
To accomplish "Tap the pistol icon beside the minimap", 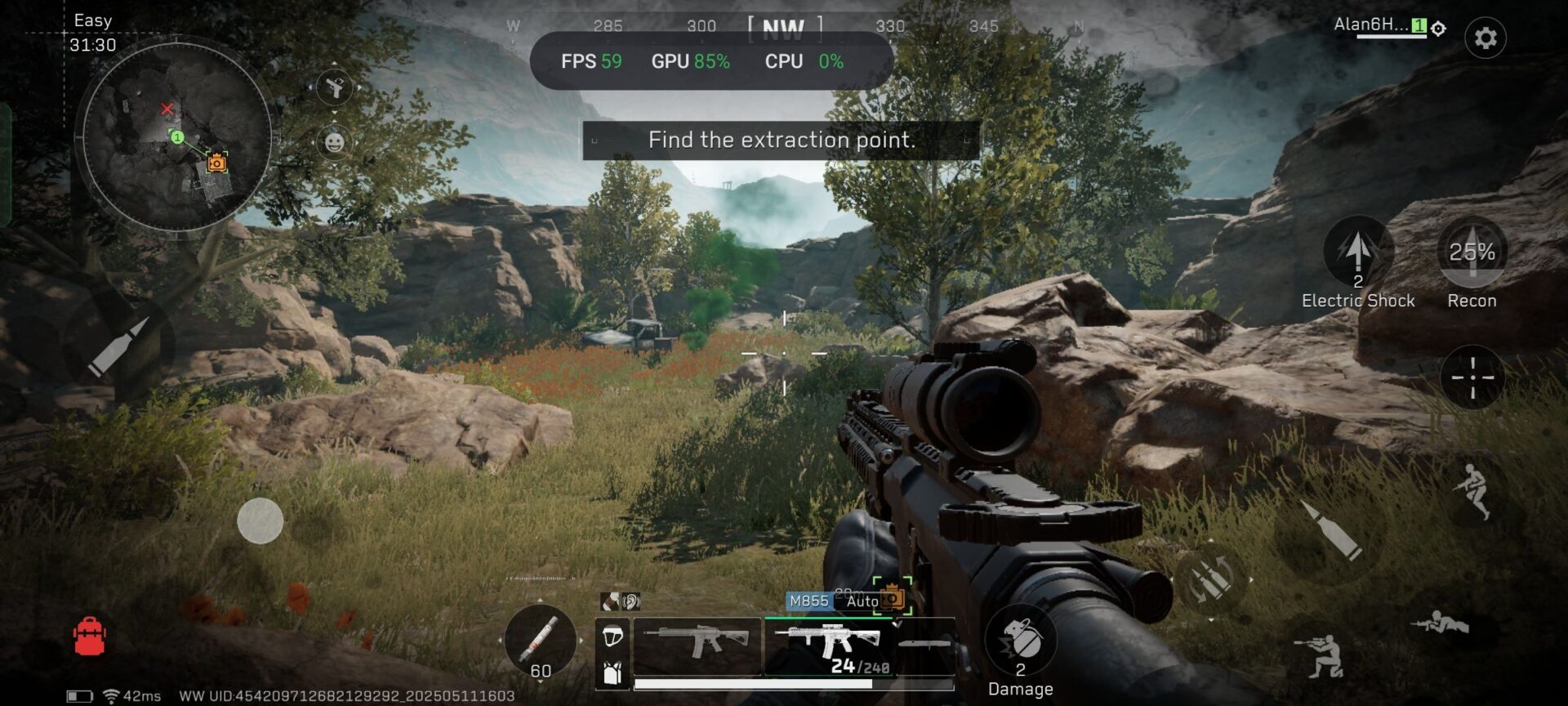I will [x=335, y=87].
